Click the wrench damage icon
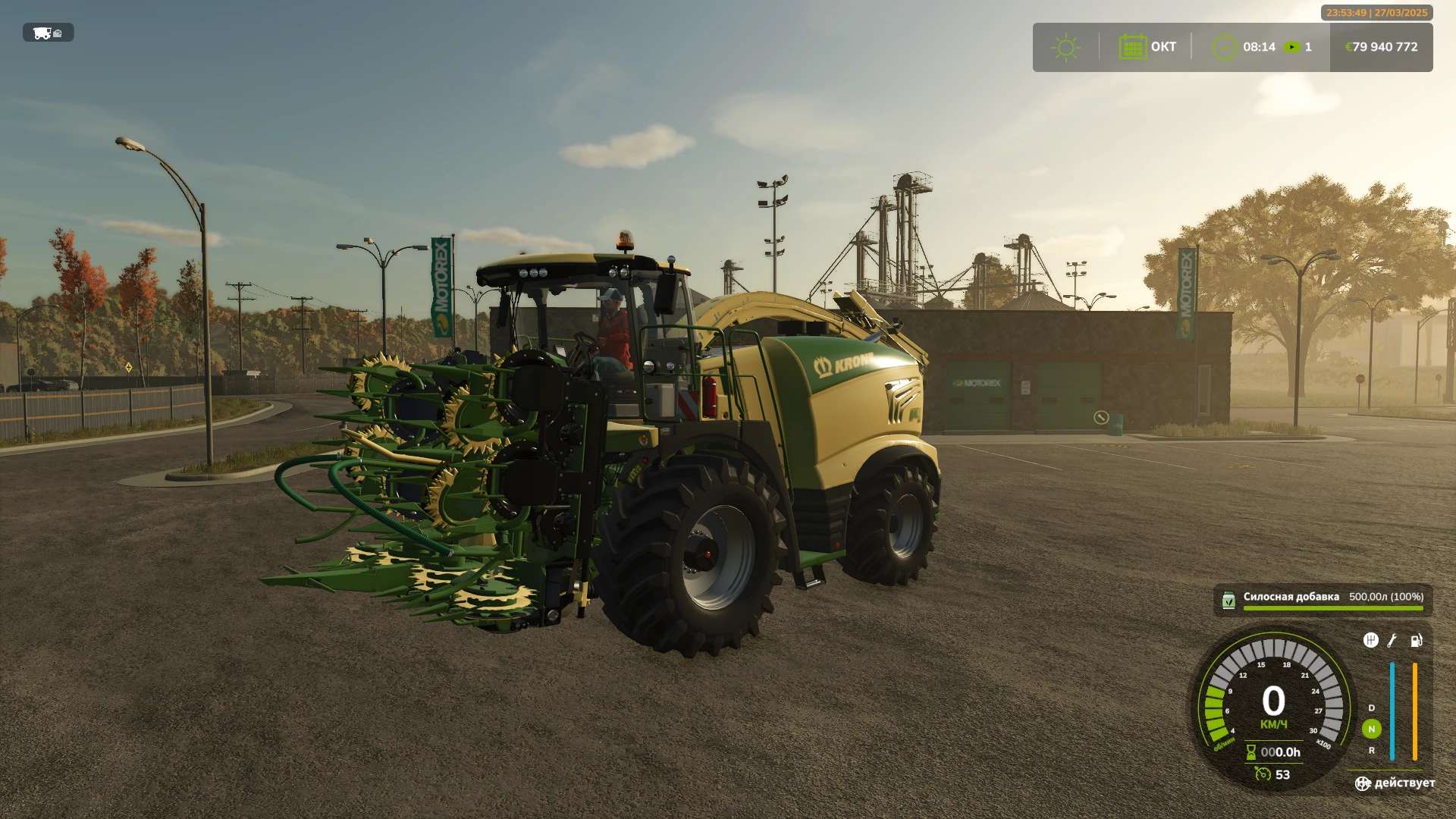 (x=1392, y=641)
